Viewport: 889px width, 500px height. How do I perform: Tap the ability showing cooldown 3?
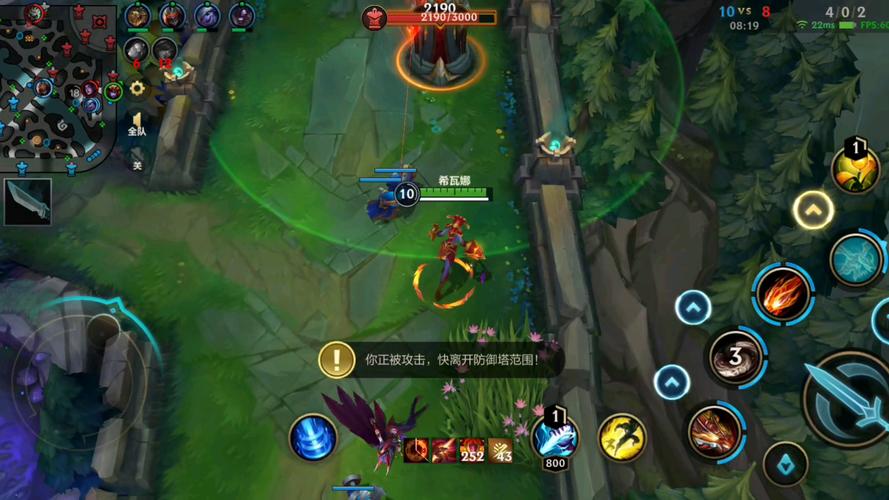(734, 358)
